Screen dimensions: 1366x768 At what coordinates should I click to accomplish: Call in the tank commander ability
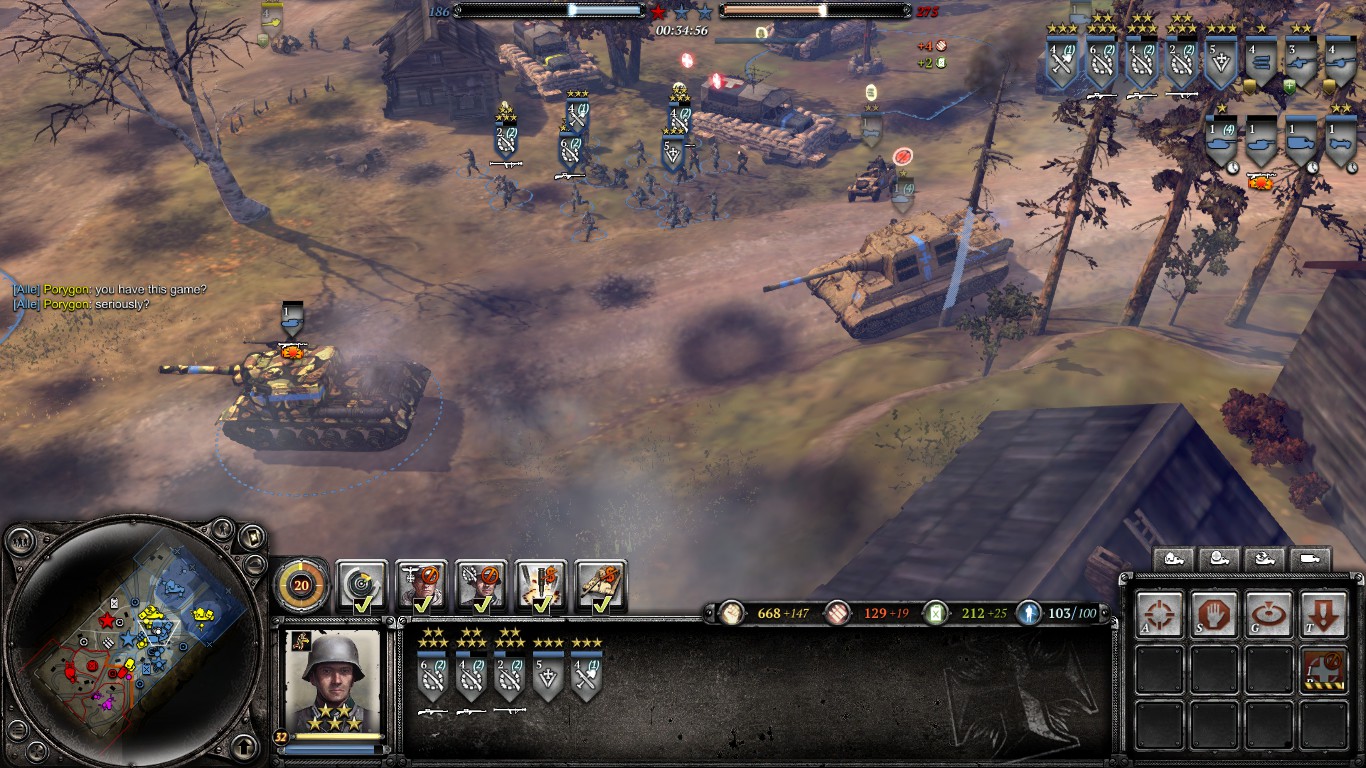click(601, 585)
